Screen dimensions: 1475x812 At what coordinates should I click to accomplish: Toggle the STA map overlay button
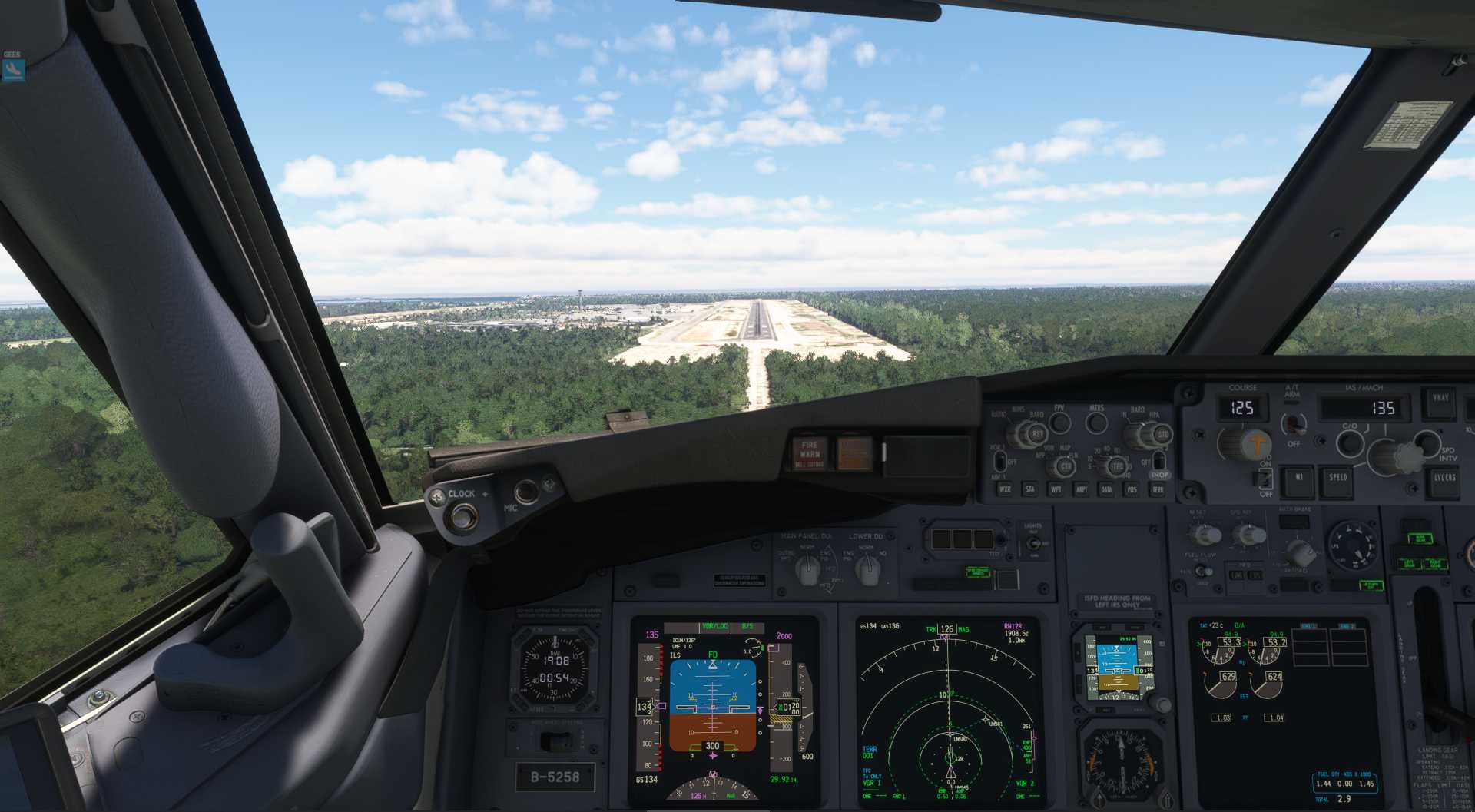point(1029,489)
